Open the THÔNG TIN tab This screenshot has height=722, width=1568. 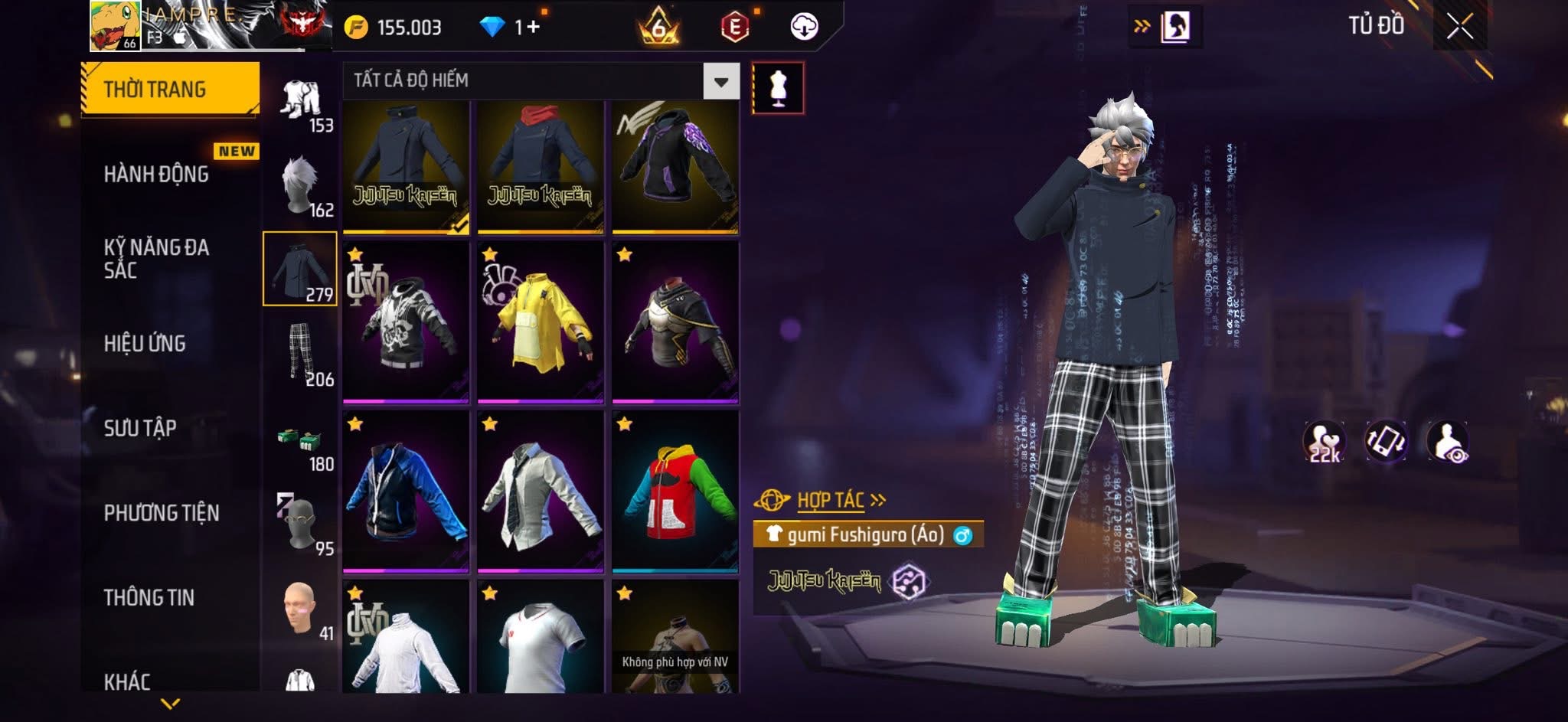(149, 597)
